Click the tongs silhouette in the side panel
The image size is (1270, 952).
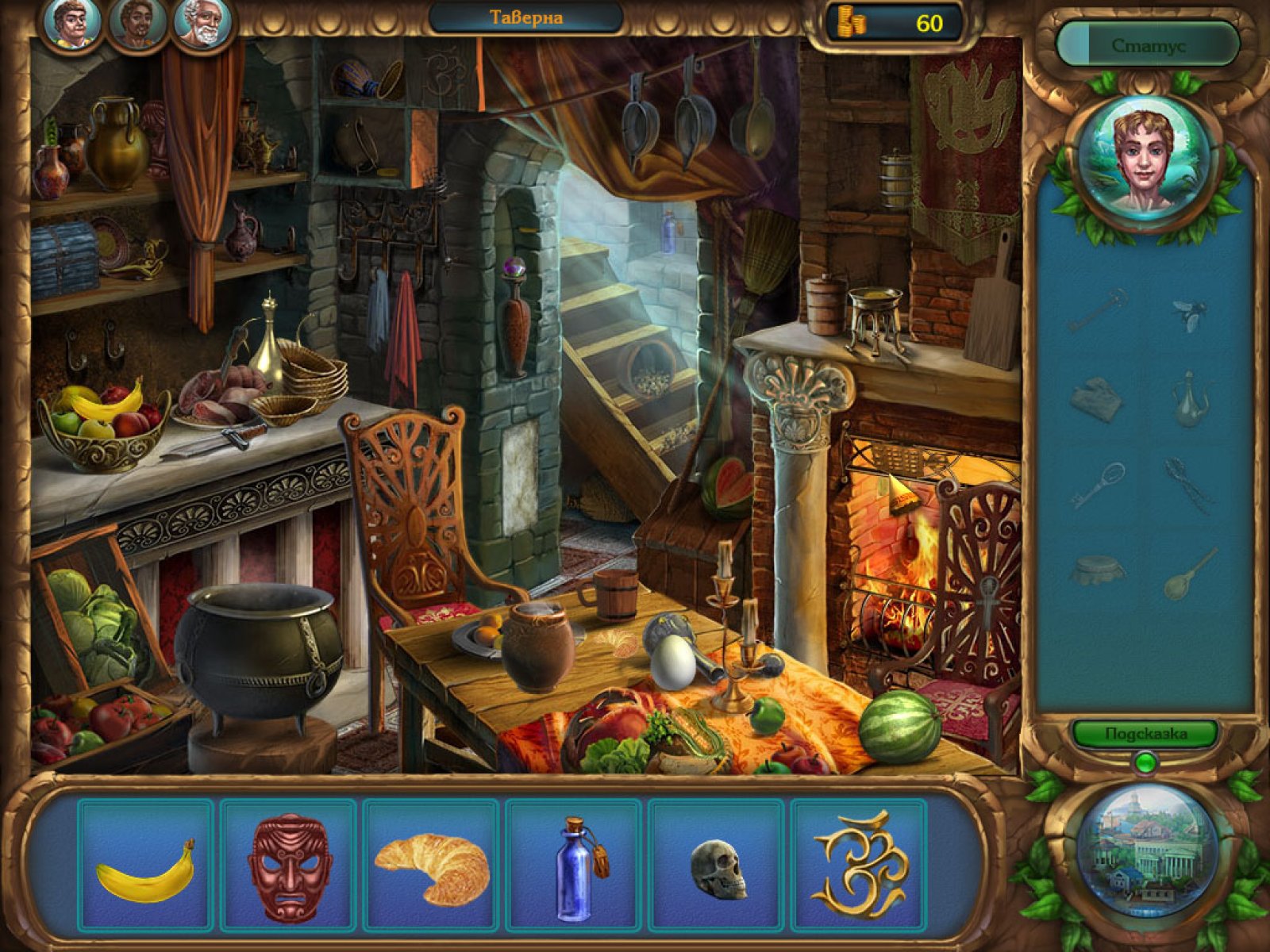[x=1188, y=486]
